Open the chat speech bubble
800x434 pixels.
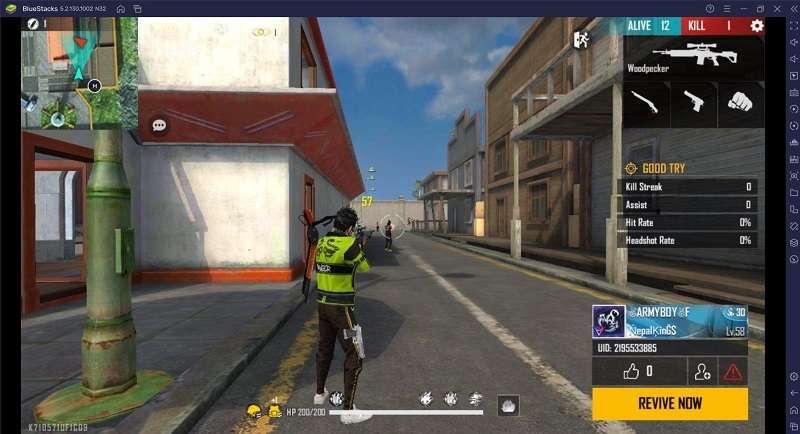[x=159, y=125]
